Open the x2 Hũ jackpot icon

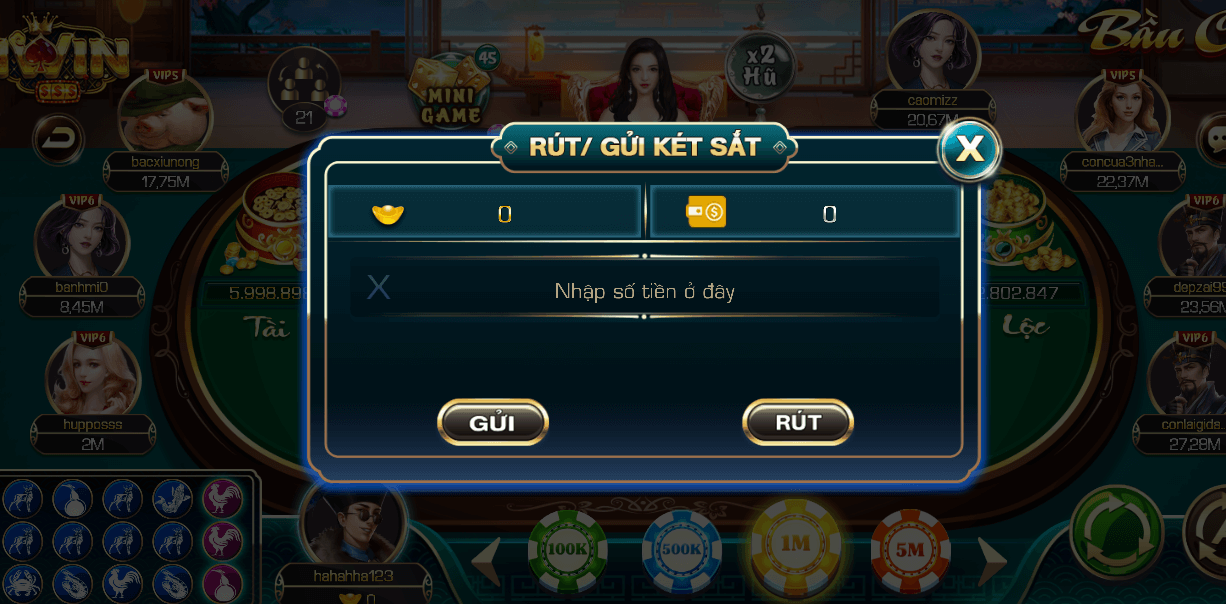[760, 66]
